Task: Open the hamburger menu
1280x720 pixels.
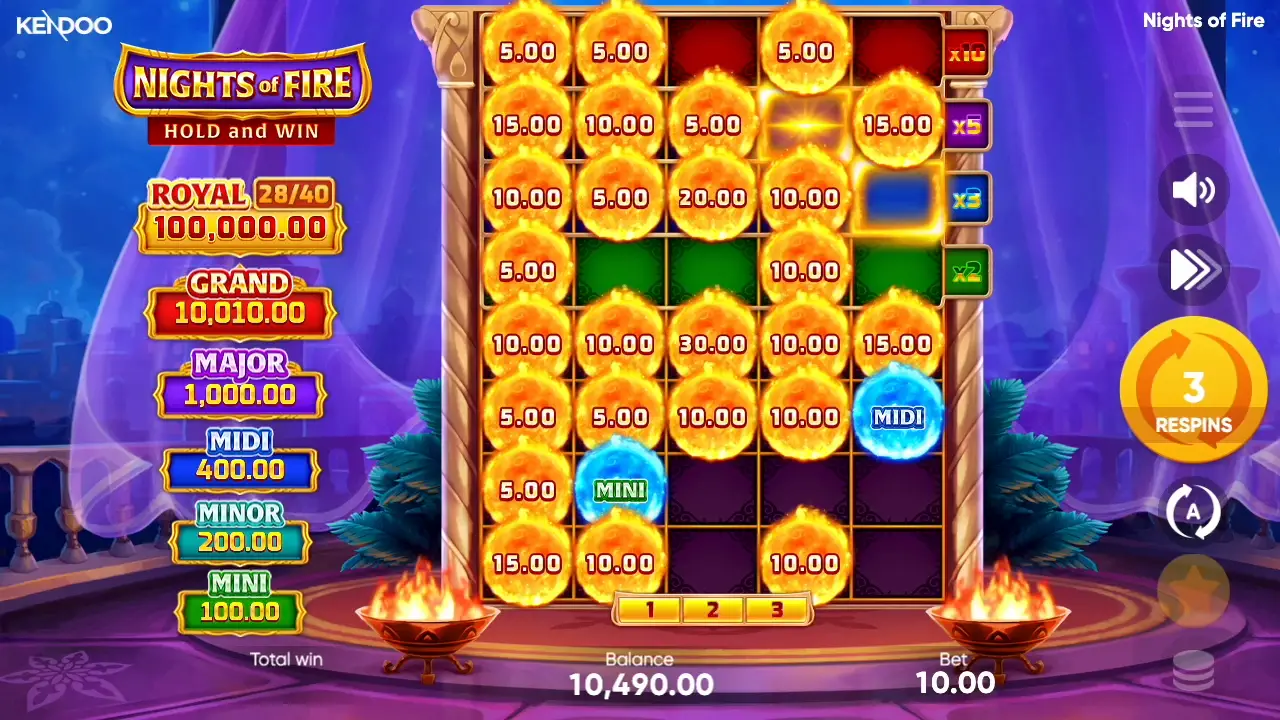Action: (1193, 109)
